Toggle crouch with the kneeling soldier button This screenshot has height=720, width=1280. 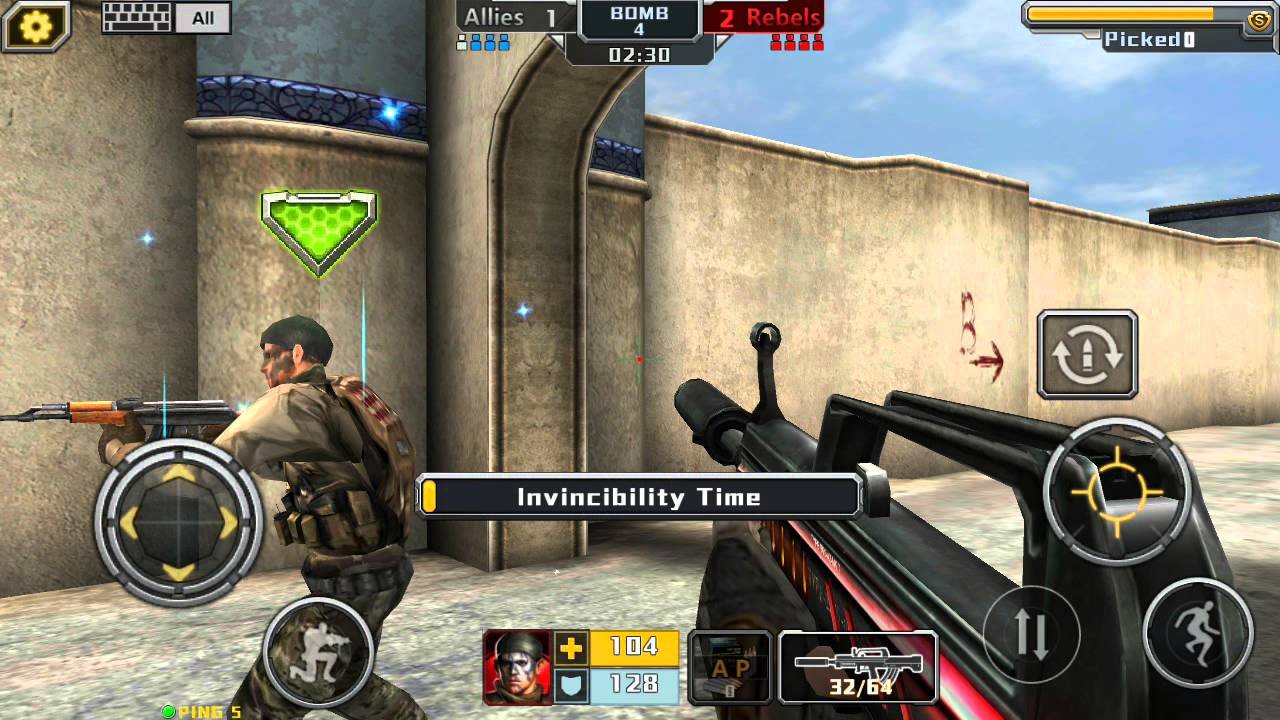[318, 651]
